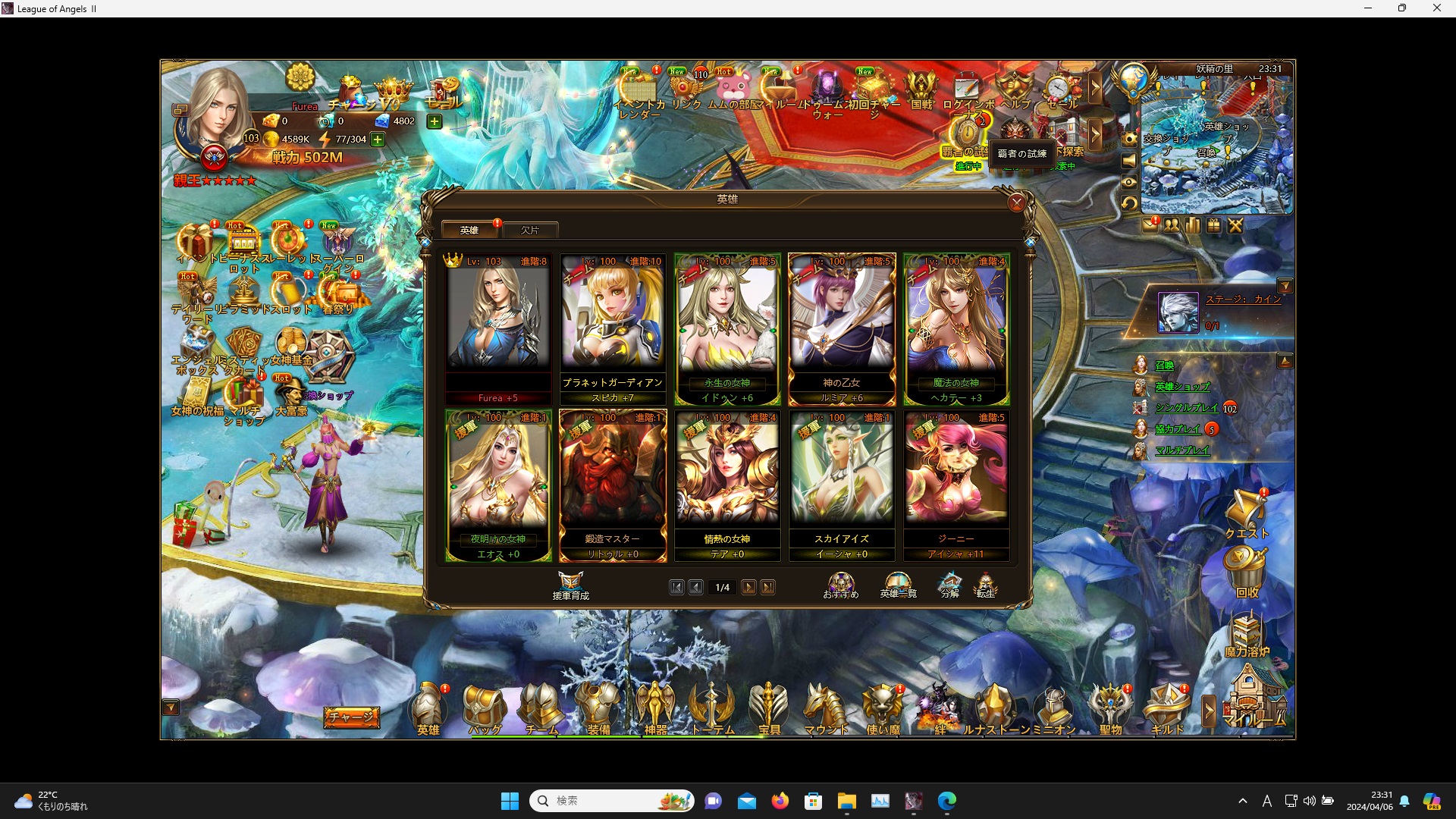
Task: Select the 英雄 tab
Action: pos(469,230)
